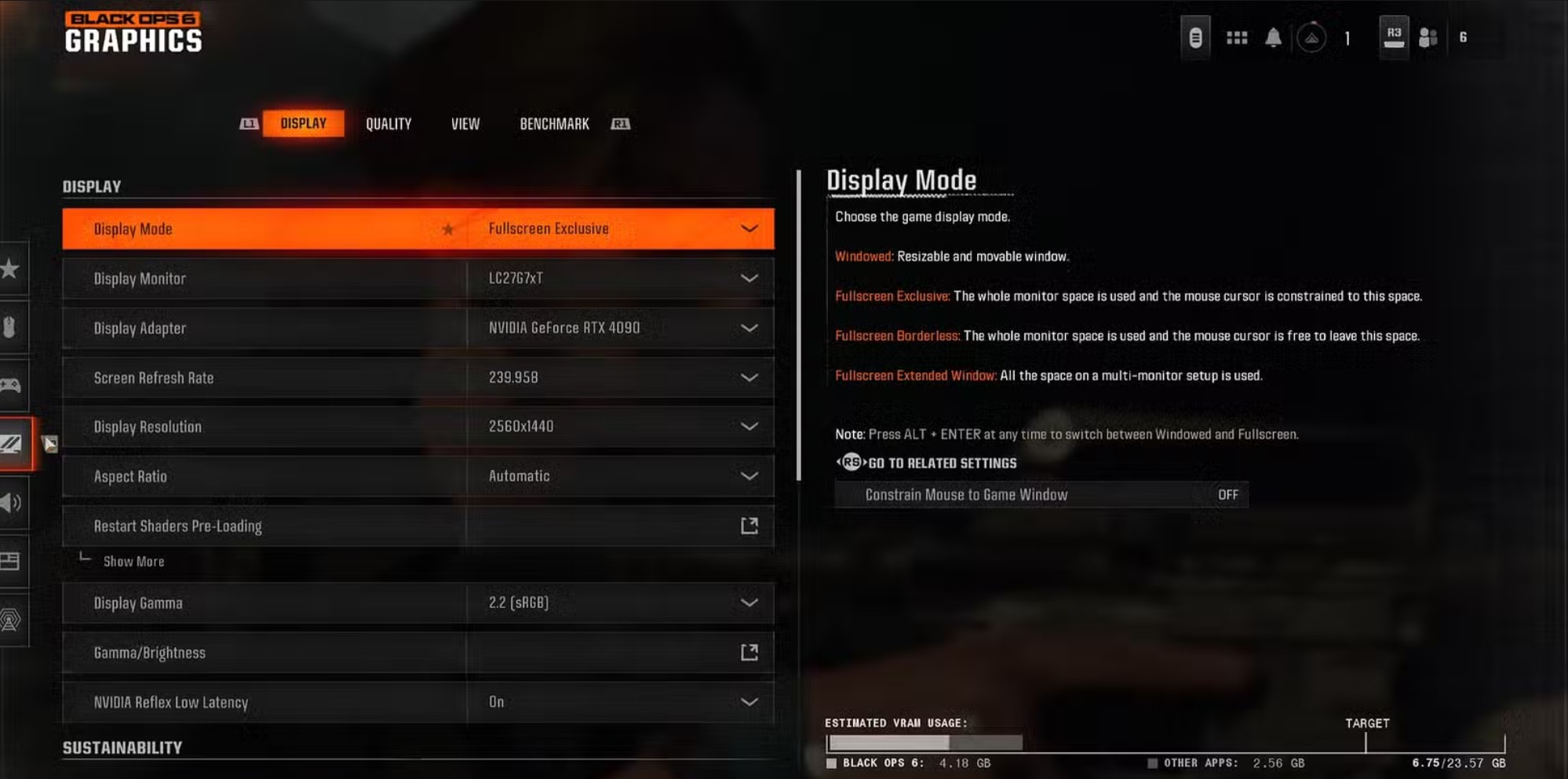Select the Display tab
The width and height of the screenshot is (1568, 779).
pos(303,124)
